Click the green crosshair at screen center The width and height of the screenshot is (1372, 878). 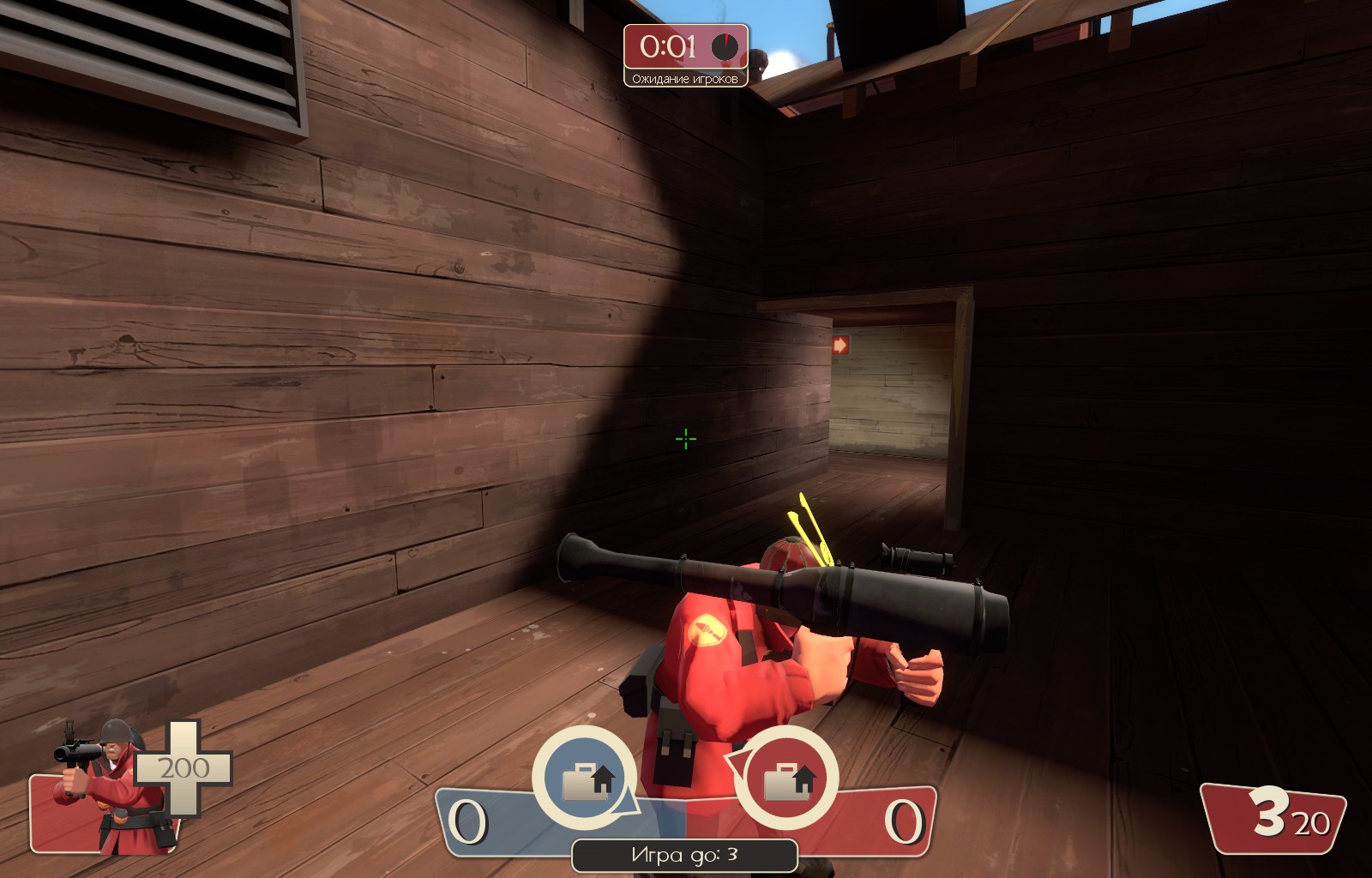684,440
